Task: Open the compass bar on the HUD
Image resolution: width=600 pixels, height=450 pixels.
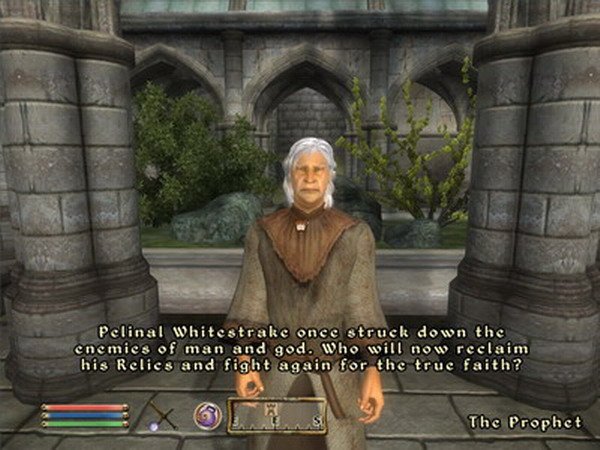Action: (x=277, y=415)
